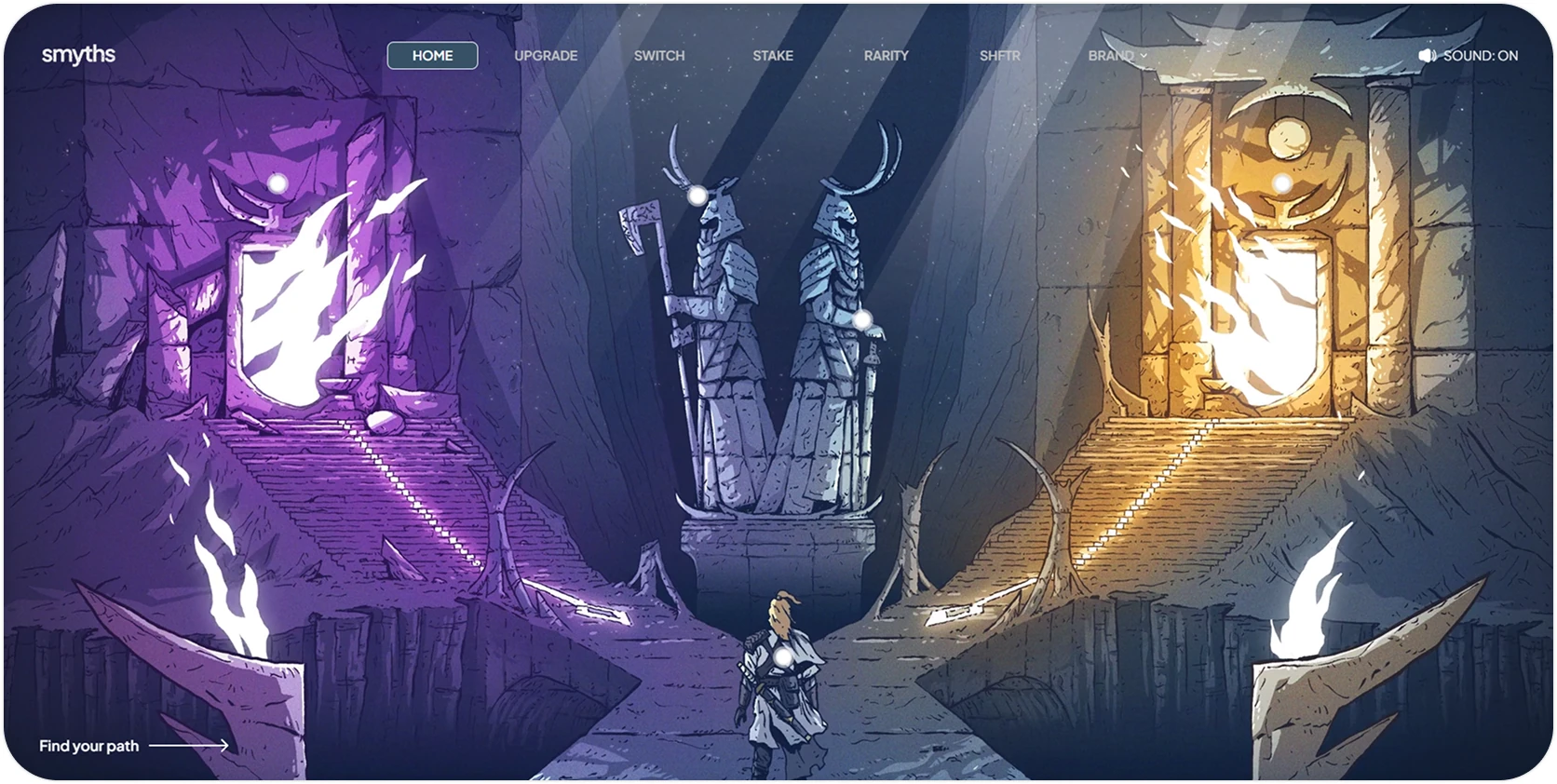1557x784 pixels.
Task: Open the BRAND dropdown menu
Action: (x=1114, y=55)
